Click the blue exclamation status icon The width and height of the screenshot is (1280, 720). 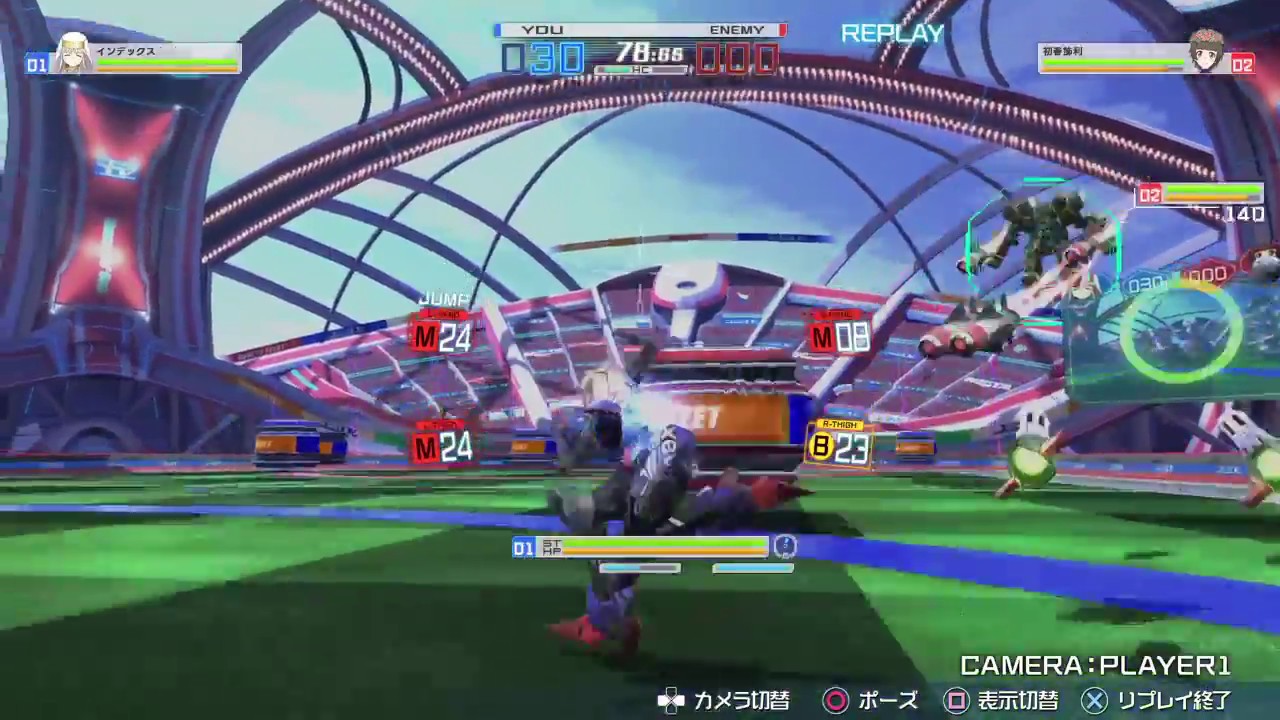(786, 547)
